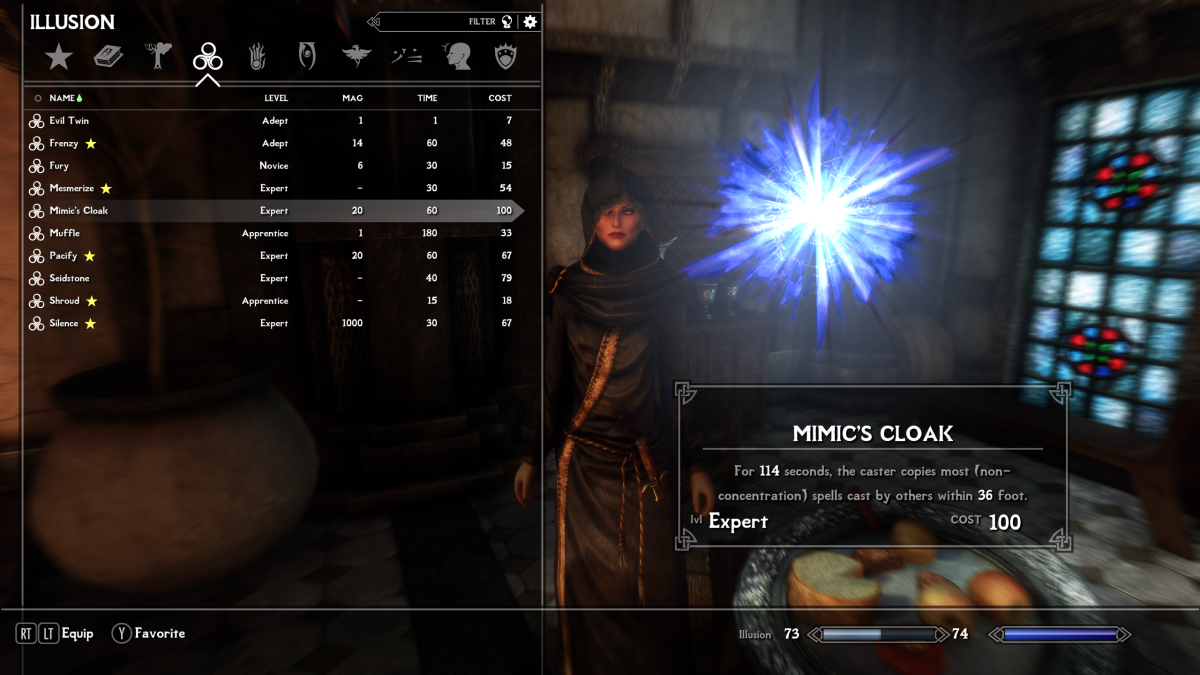Sort spells by Cost column header

tap(500, 98)
